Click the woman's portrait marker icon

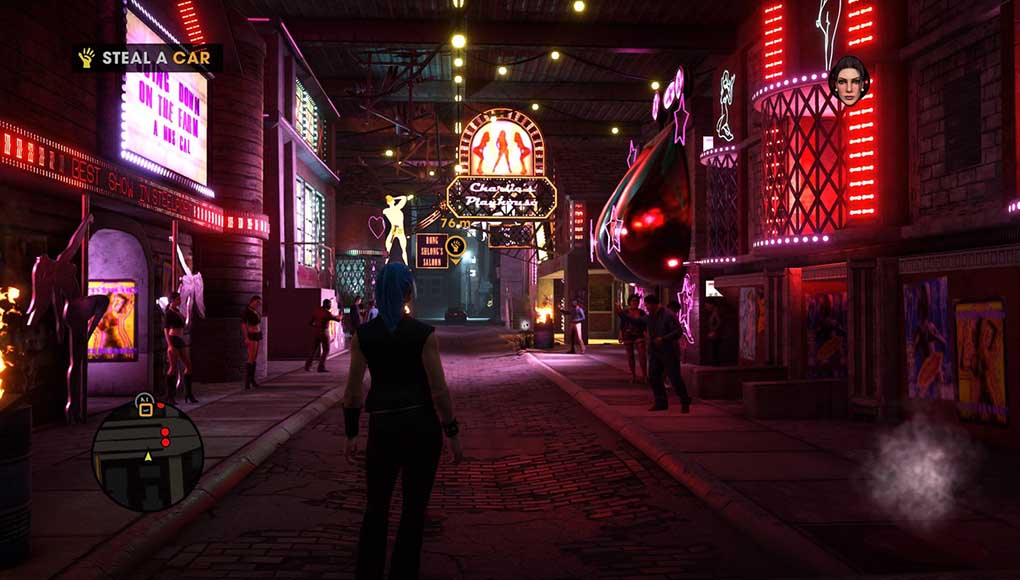click(x=847, y=82)
